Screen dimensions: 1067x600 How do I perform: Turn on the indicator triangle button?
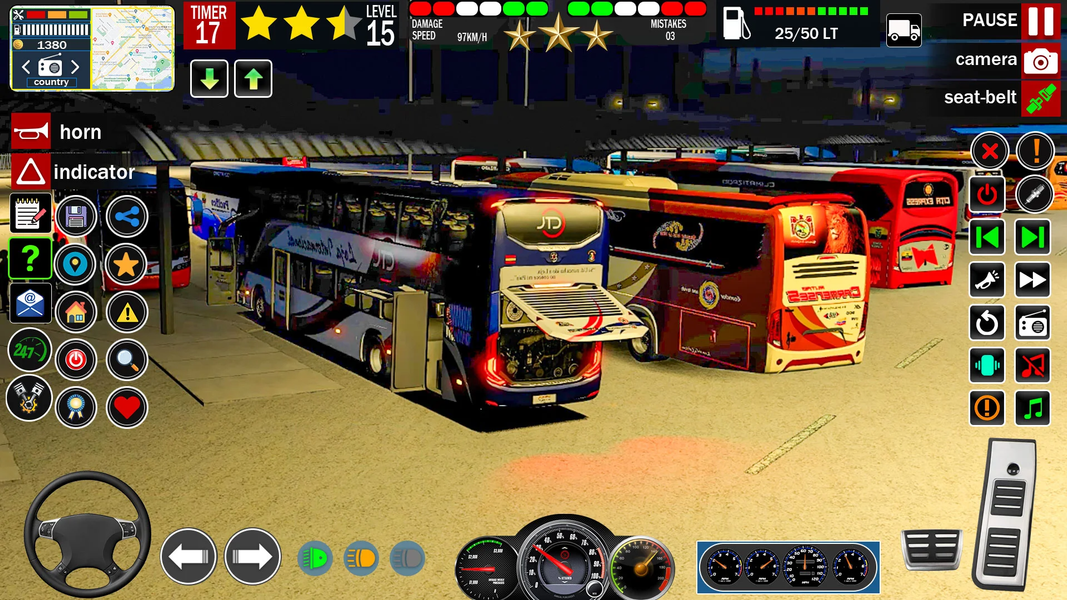[x=31, y=172]
